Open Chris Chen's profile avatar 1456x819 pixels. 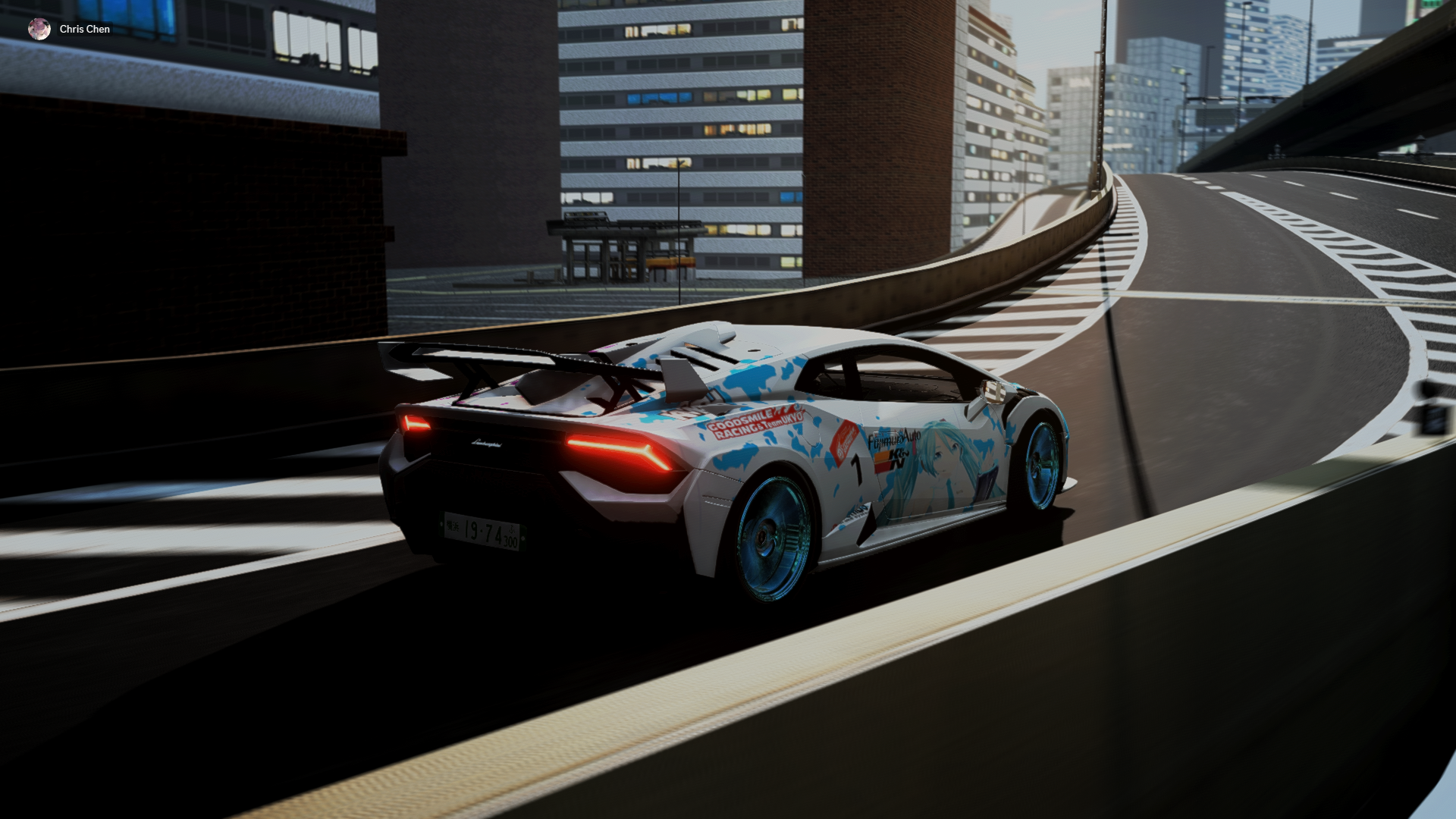click(39, 29)
